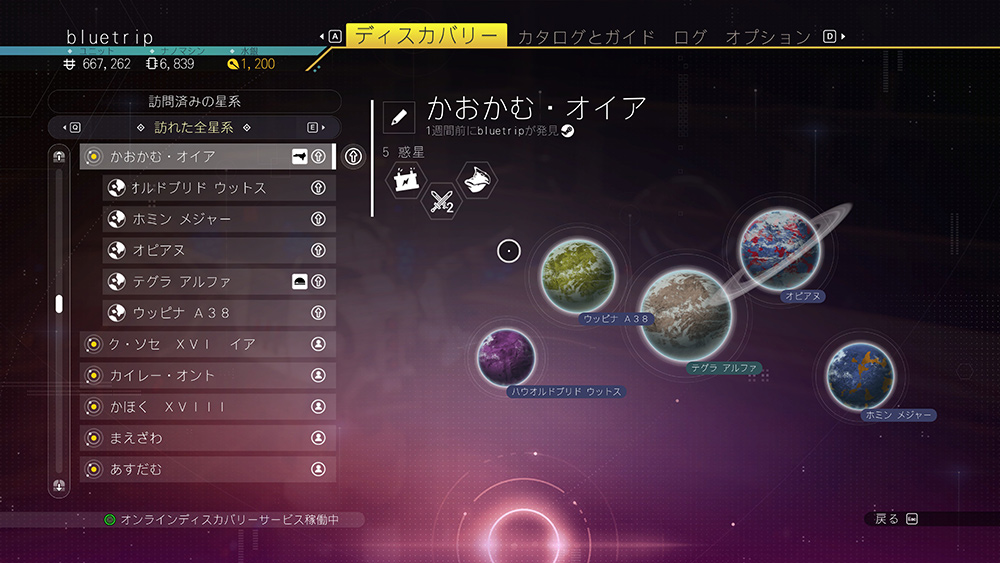Click the 戻る back button
The height and width of the screenshot is (563, 1000).
pos(895,518)
